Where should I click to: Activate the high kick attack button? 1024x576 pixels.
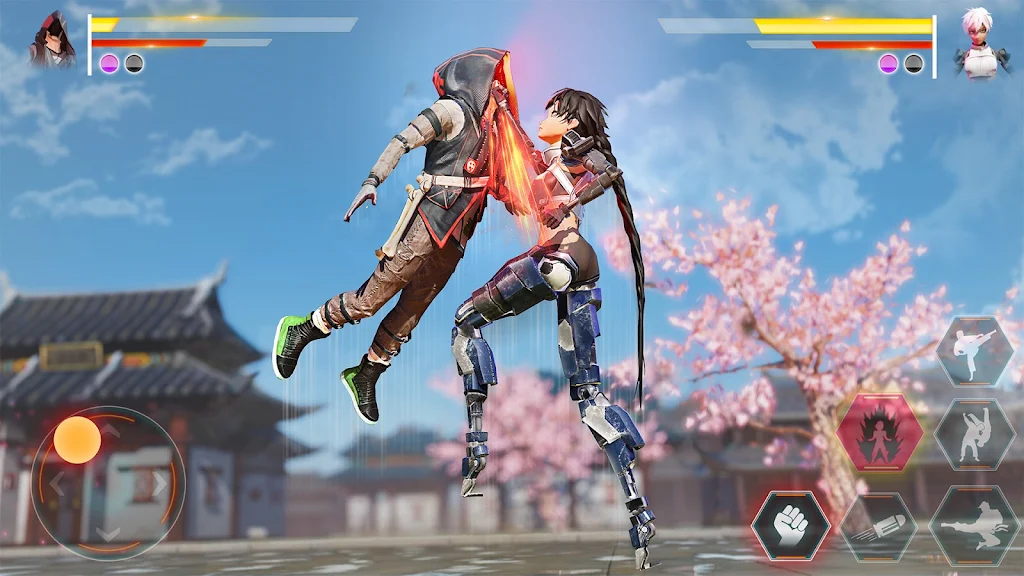[x=974, y=351]
